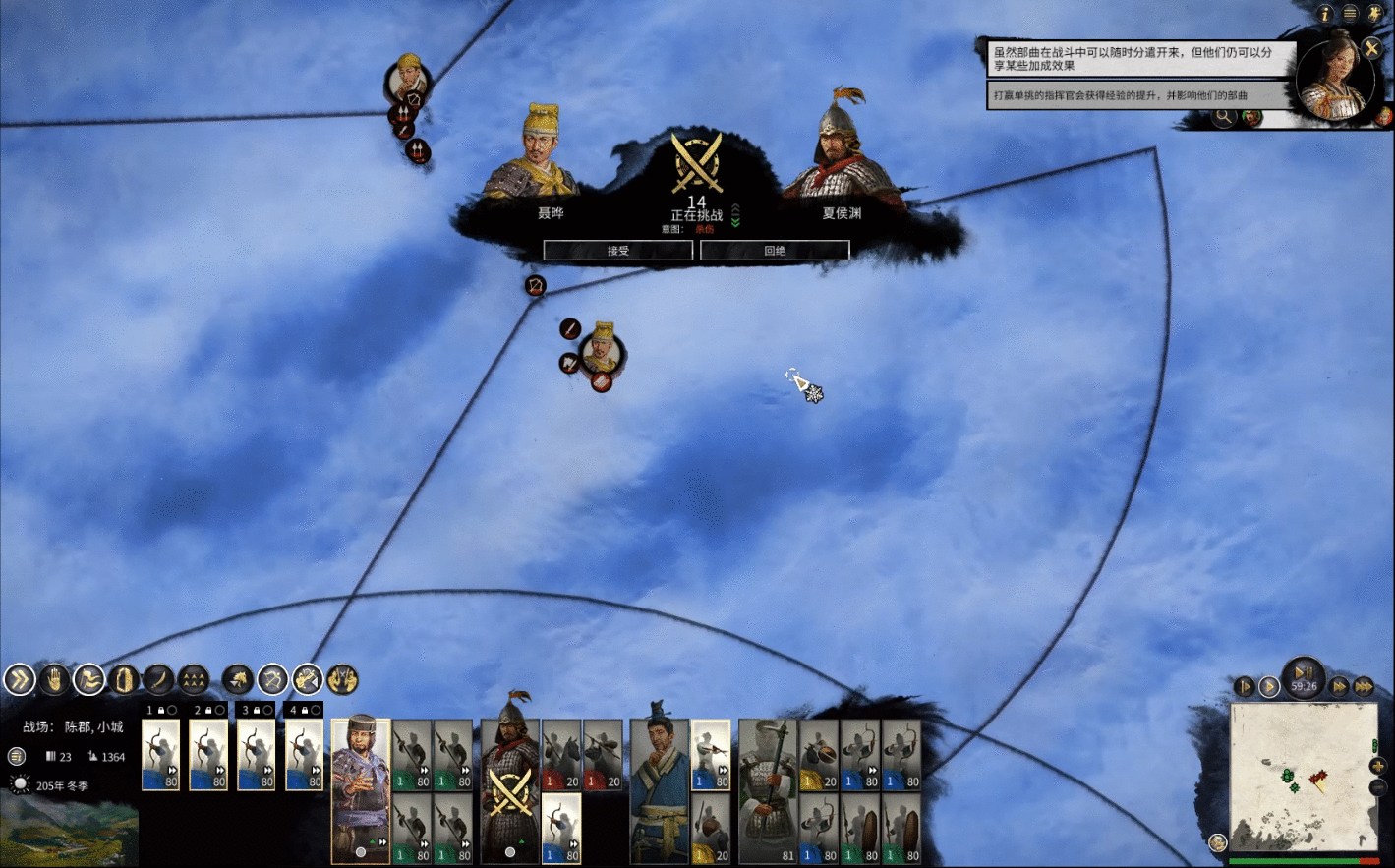Zoom in the minimap with plus button

click(x=1377, y=766)
